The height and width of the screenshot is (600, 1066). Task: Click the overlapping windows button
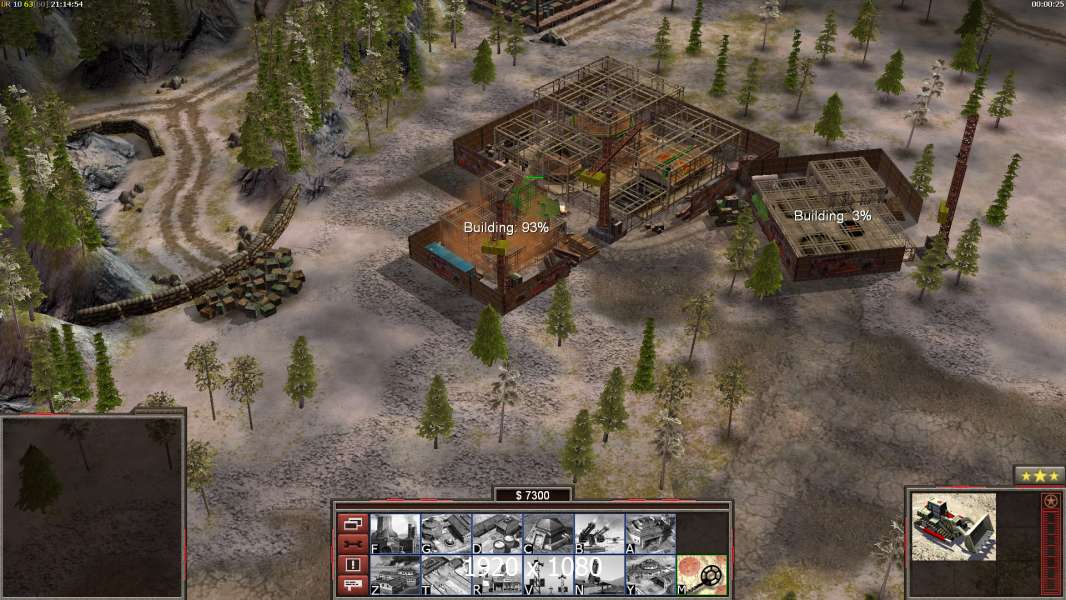pyautogui.click(x=353, y=523)
